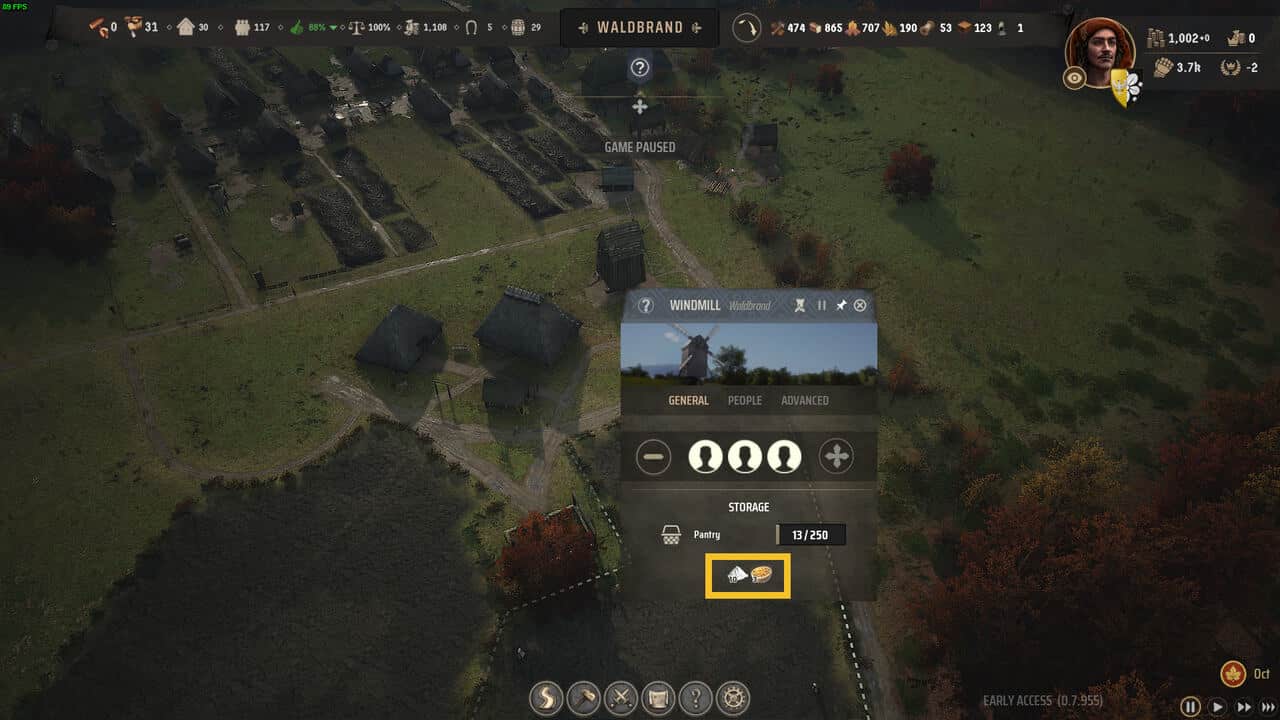Open the road building tool

click(545, 698)
